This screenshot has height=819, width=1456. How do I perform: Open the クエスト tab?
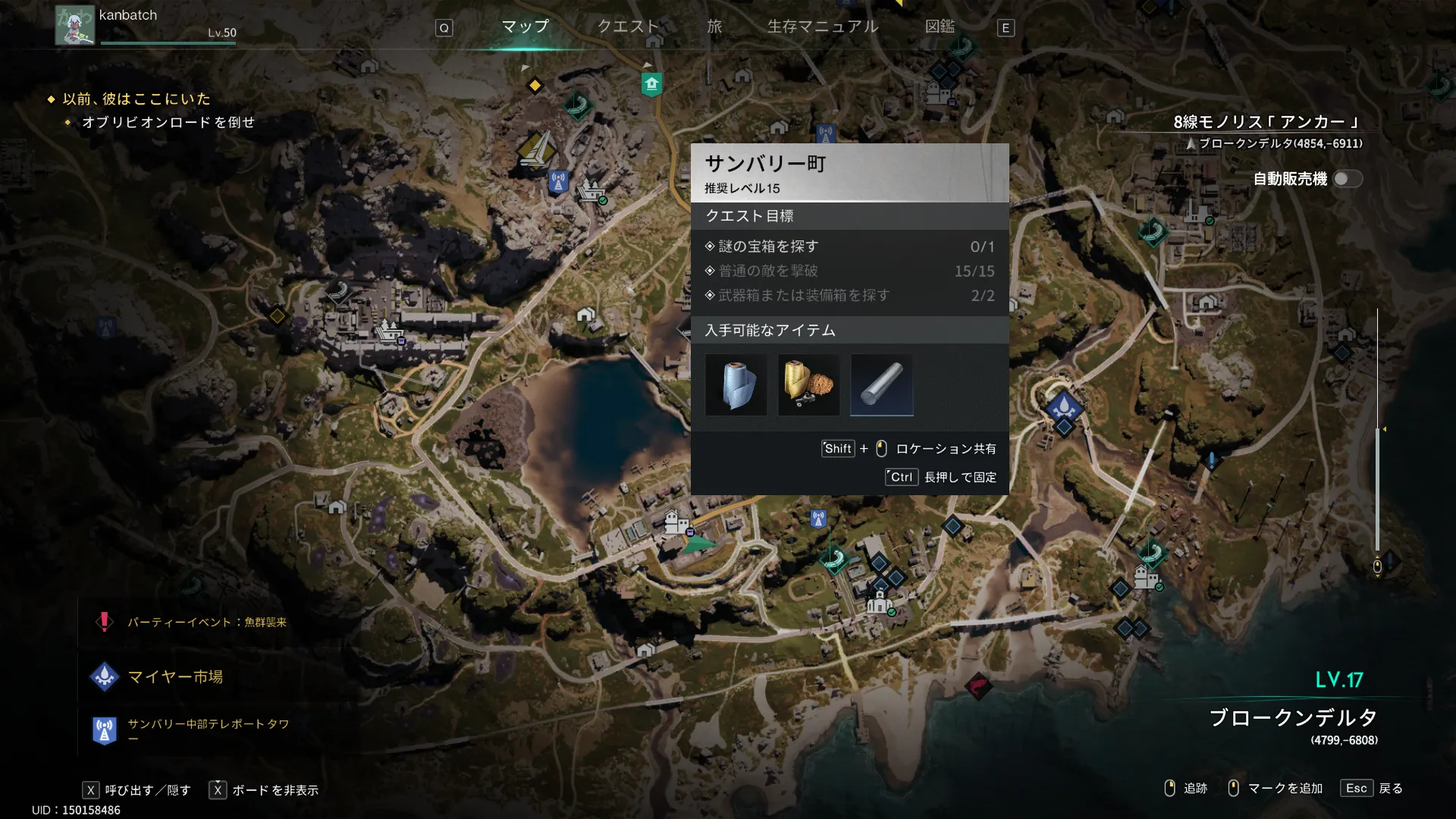628,27
